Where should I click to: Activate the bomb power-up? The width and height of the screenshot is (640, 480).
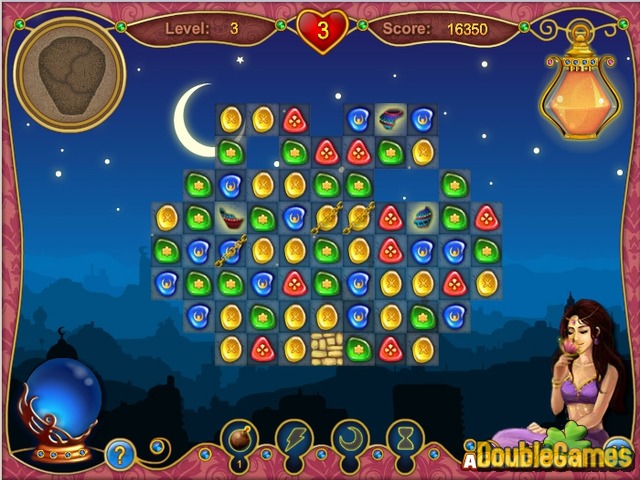pos(240,438)
